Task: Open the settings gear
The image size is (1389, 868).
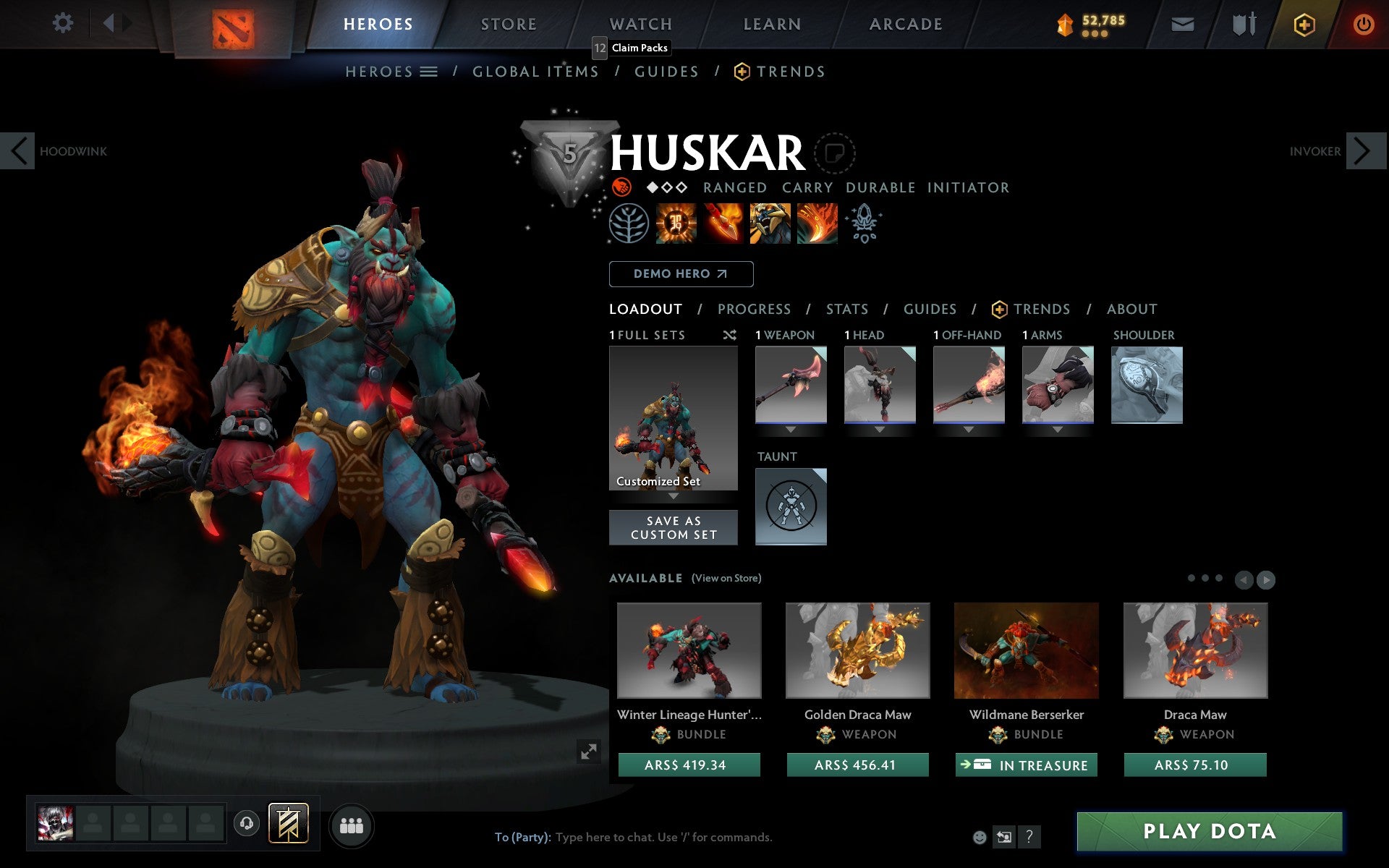Action: tap(64, 23)
